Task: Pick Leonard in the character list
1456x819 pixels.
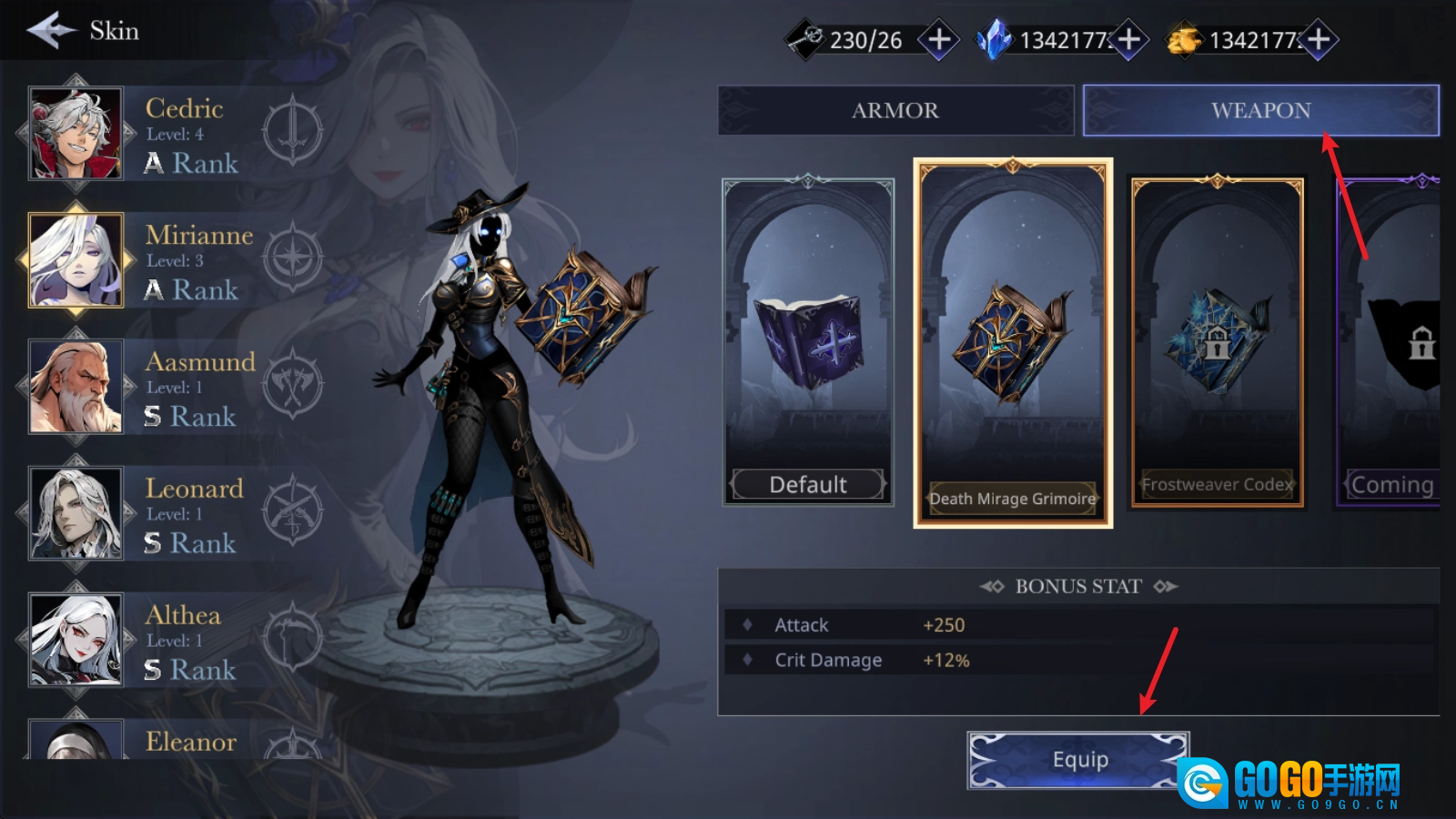Action: (76, 513)
